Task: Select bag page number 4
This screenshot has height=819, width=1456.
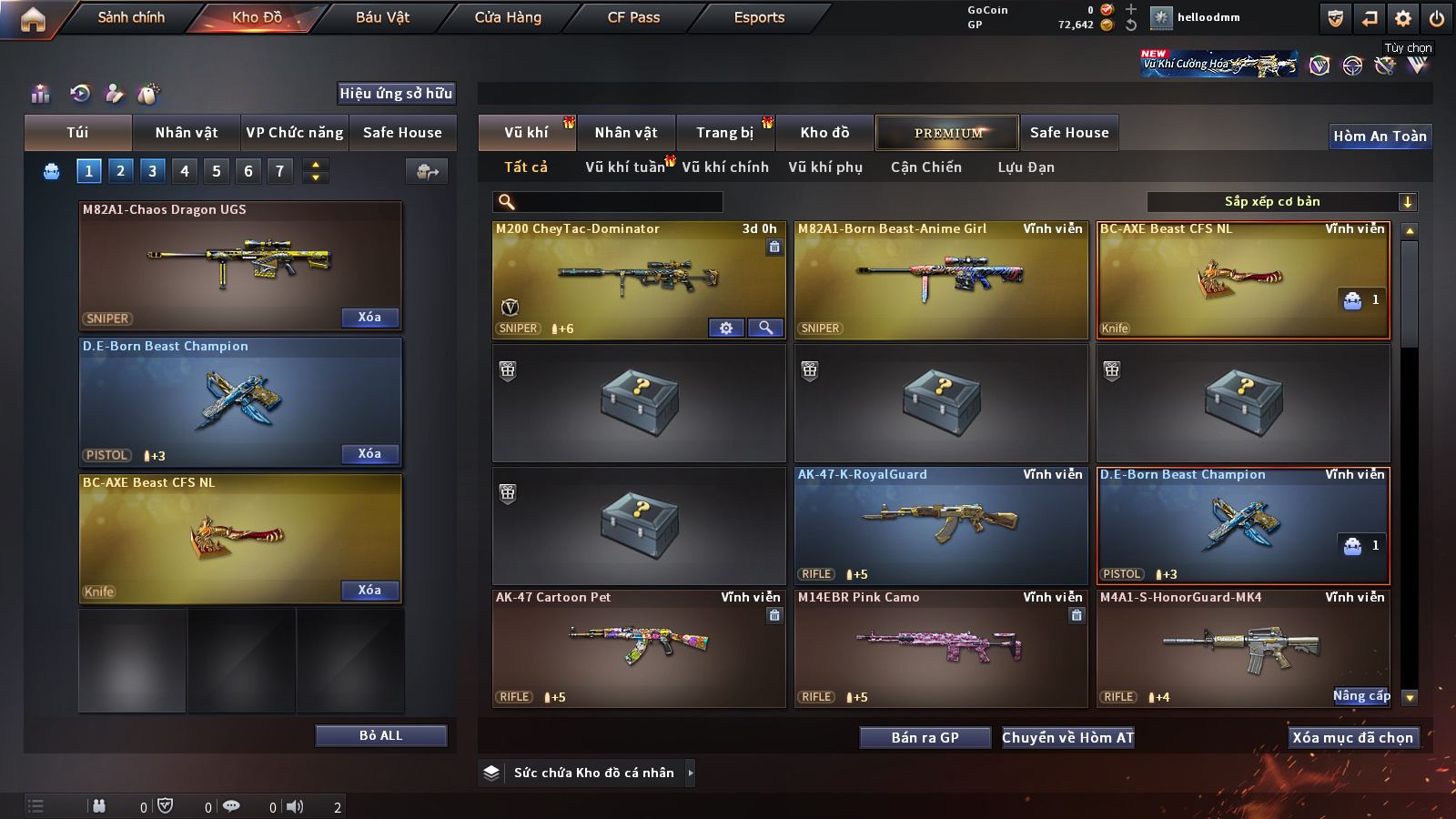Action: click(185, 170)
